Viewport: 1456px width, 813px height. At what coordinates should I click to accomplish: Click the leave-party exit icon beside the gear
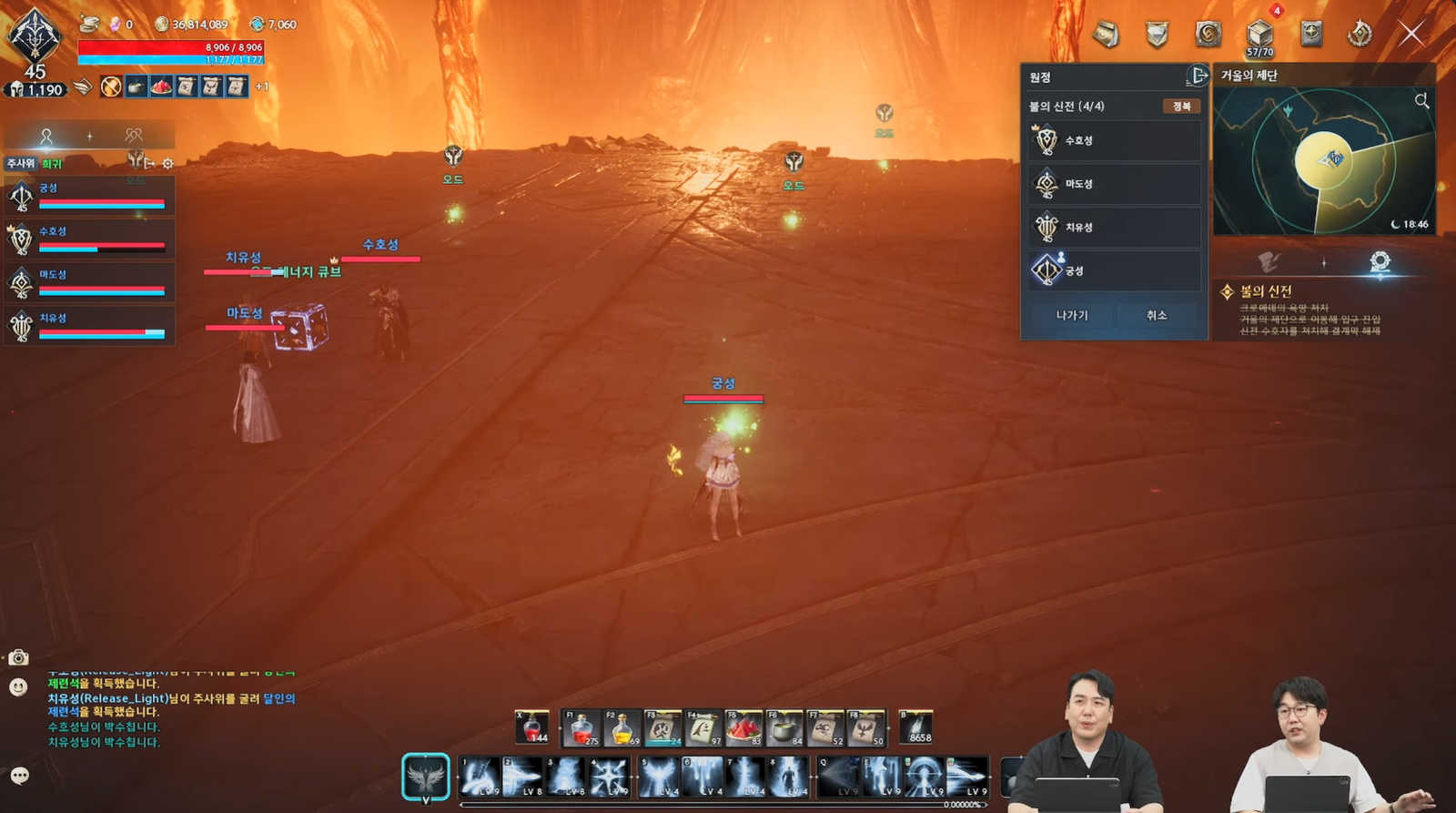pos(148,162)
